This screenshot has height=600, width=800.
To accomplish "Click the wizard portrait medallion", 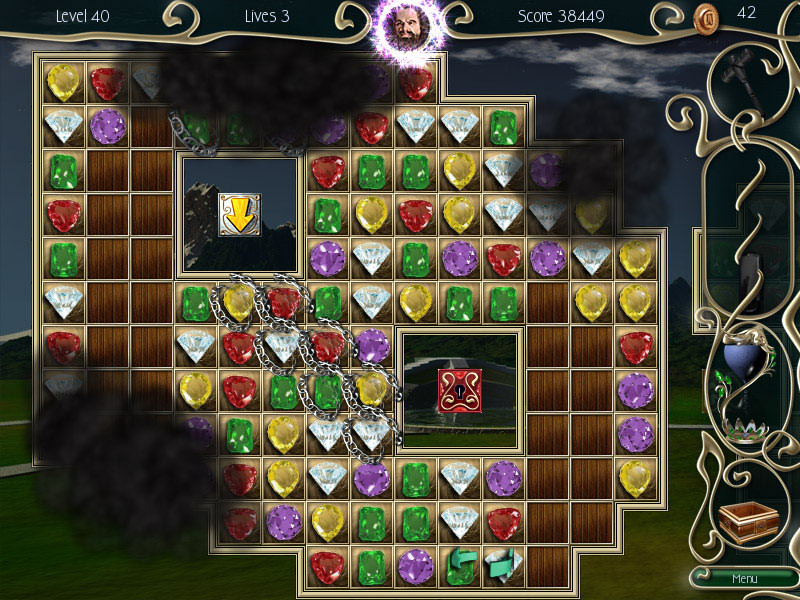I will point(401,30).
